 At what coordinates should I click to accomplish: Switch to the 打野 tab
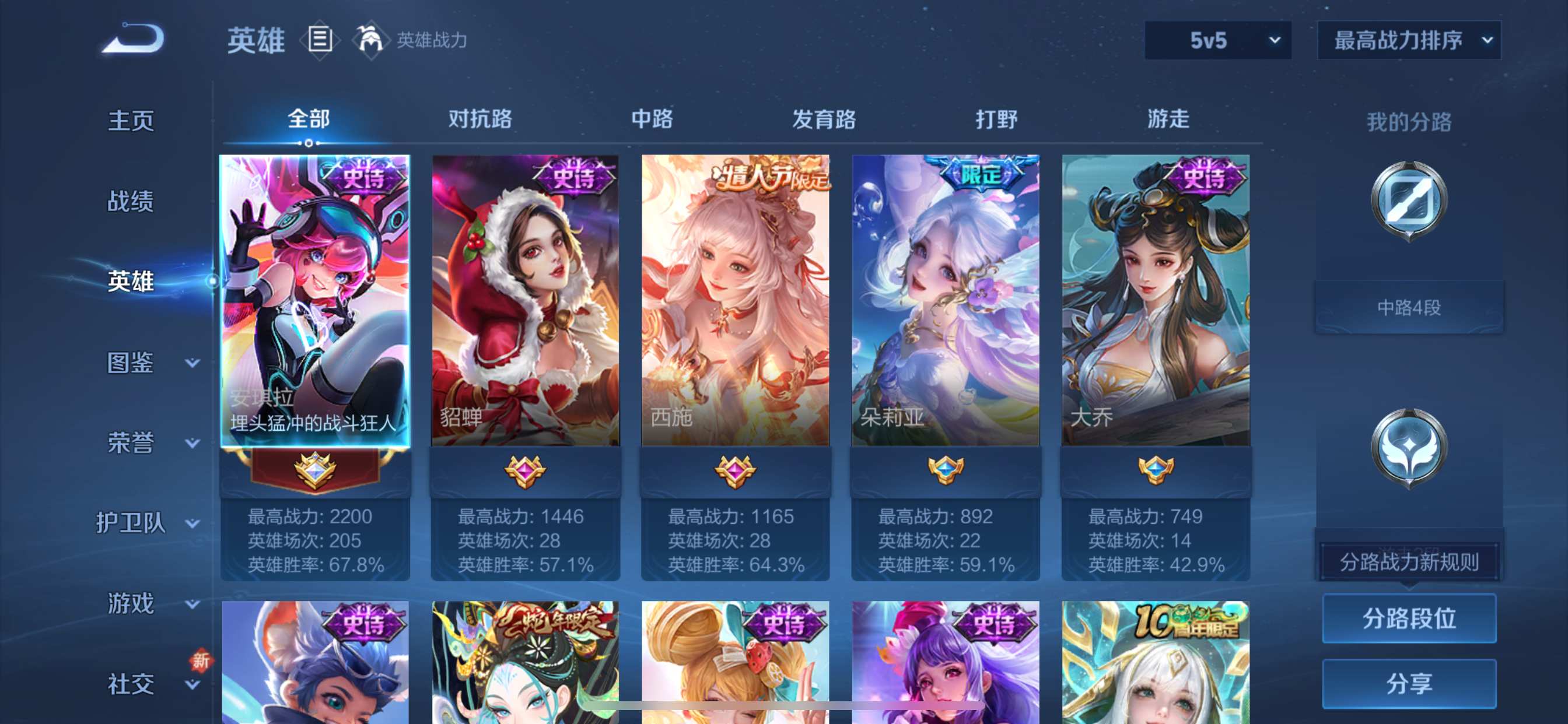point(996,120)
